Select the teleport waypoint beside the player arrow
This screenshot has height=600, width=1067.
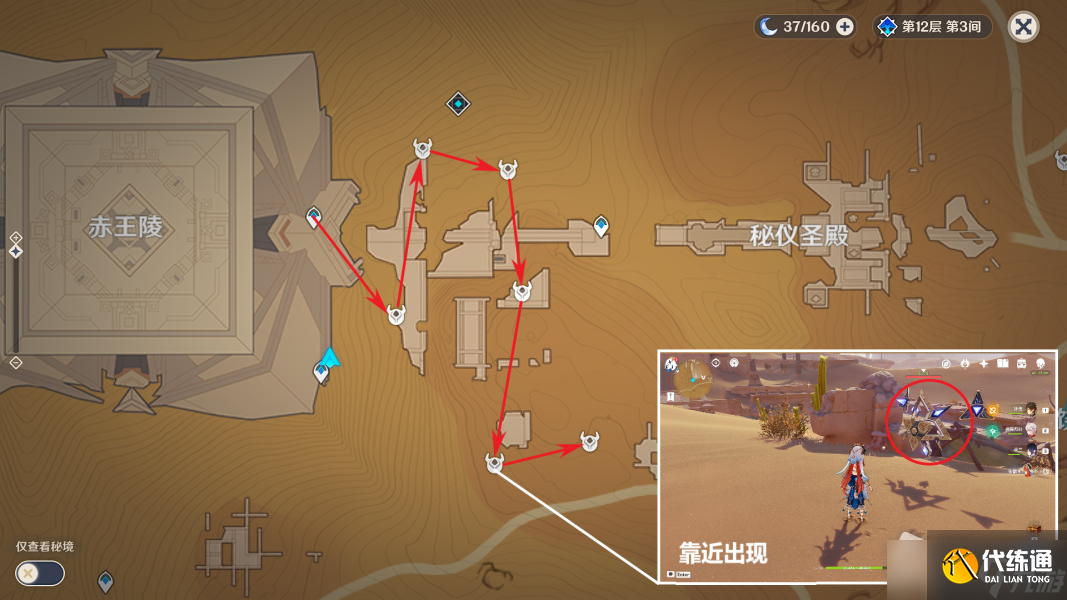click(x=321, y=373)
